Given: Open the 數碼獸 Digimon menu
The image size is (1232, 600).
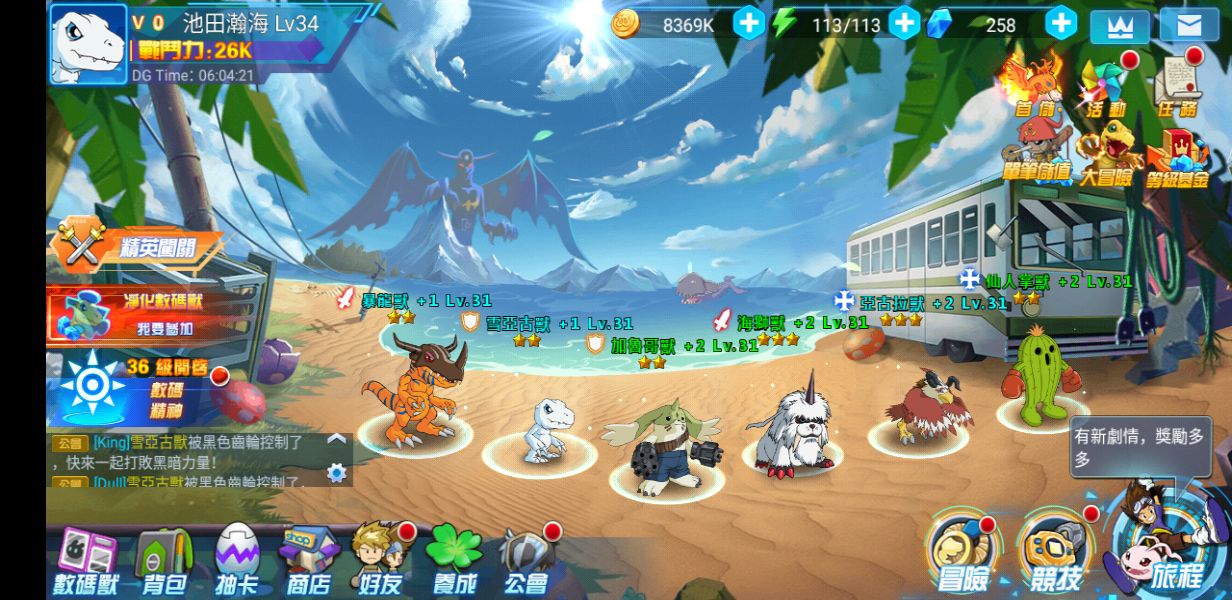Looking at the screenshot, I should pyautogui.click(x=87, y=561).
